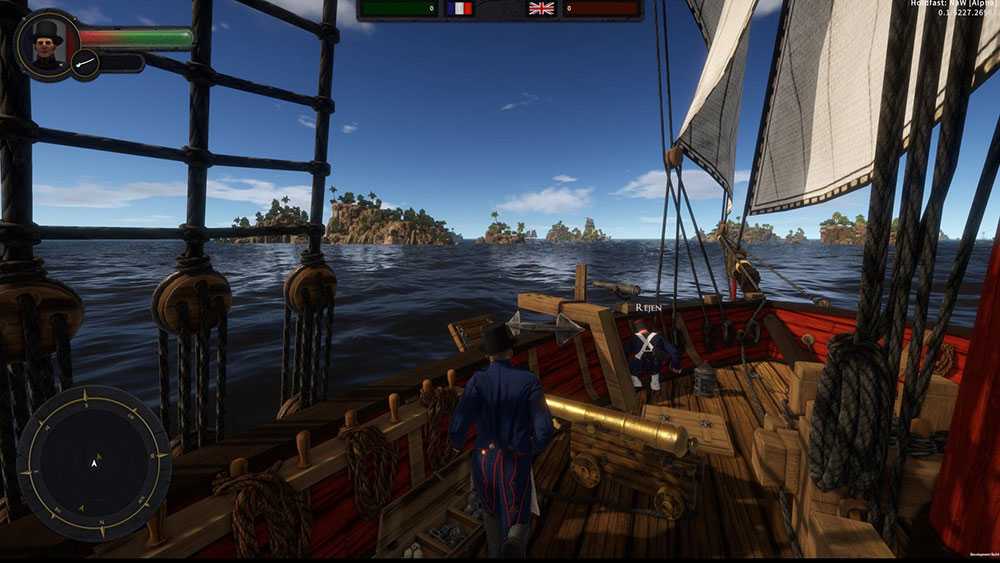This screenshot has height=563, width=1000.
Task: Select the sword weapon icon
Action: (x=86, y=65)
